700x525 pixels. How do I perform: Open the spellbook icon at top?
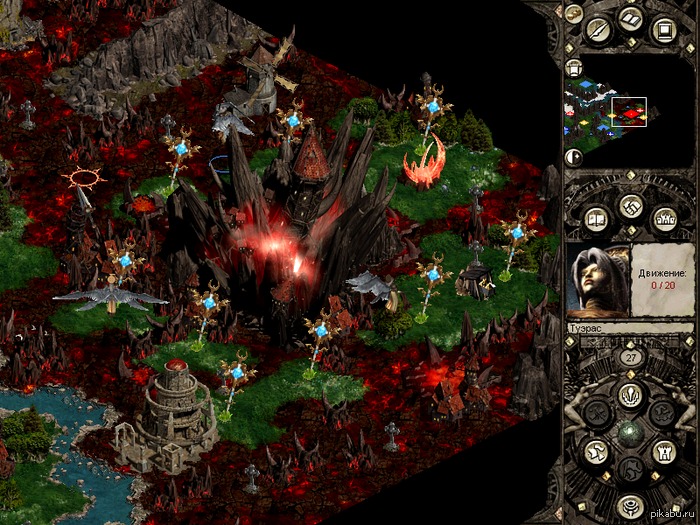[x=630, y=20]
